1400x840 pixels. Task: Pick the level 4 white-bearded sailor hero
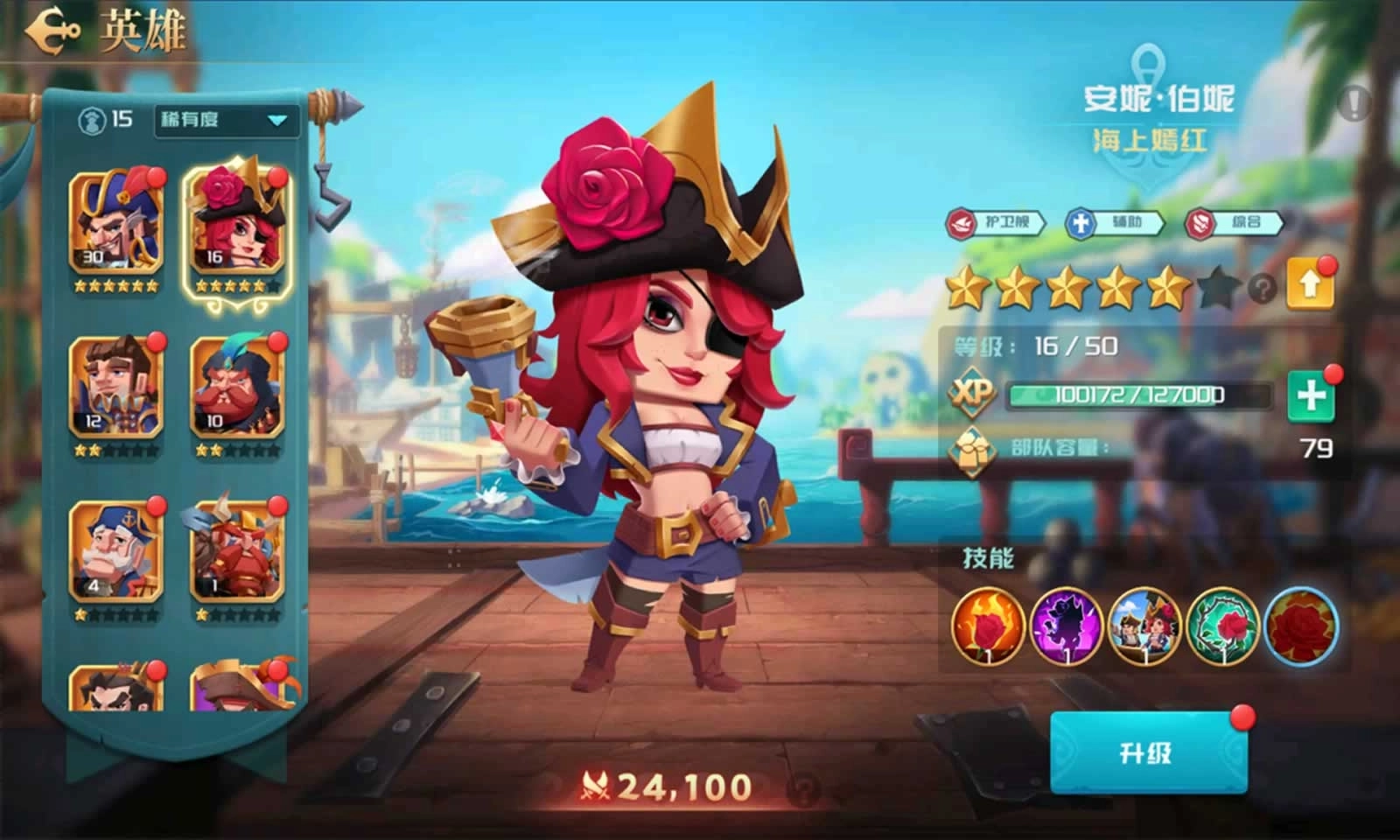click(x=116, y=551)
